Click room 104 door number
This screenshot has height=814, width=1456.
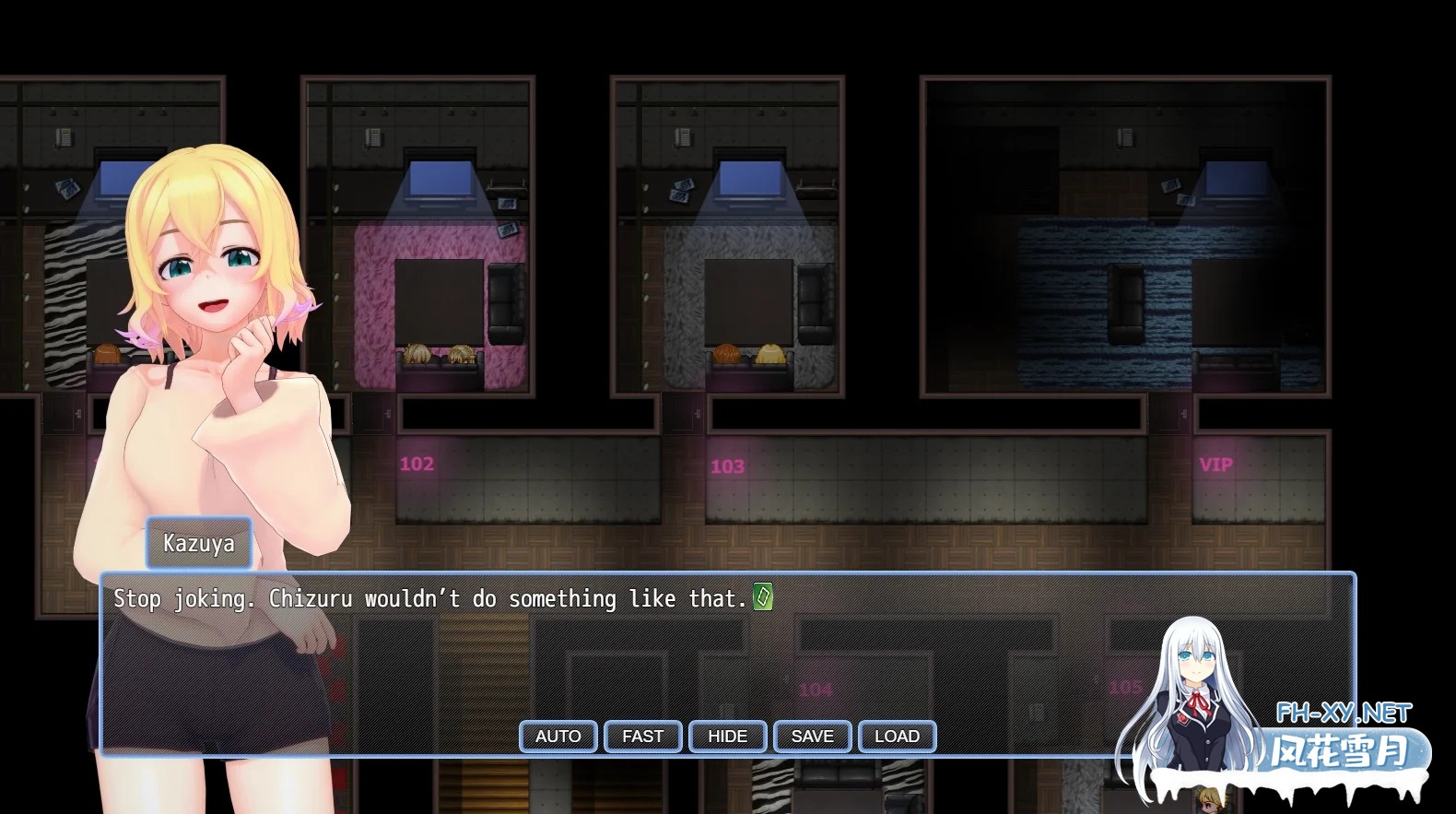(815, 688)
